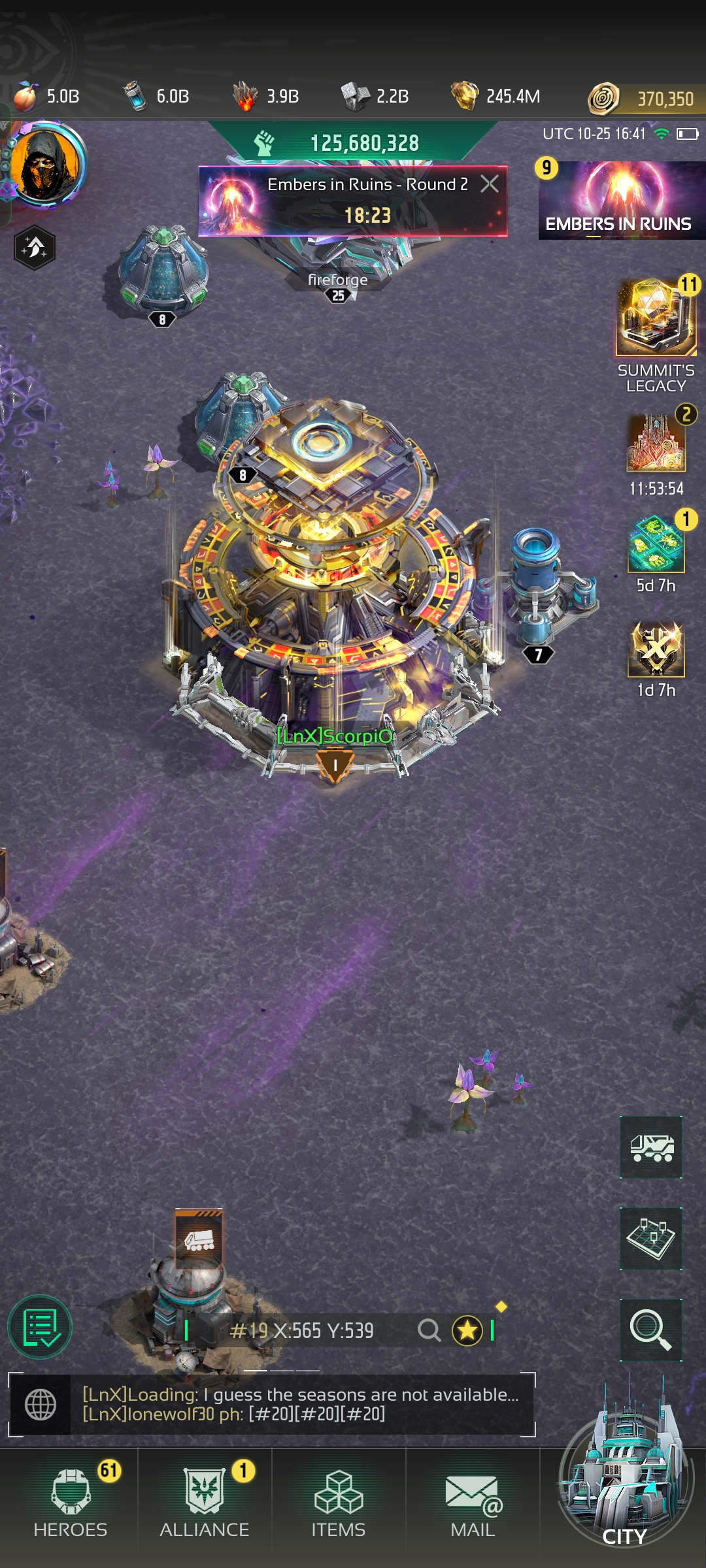This screenshot has width=706, height=1568.
Task: Open the gold star favorites bookmark
Action: coord(467,1330)
